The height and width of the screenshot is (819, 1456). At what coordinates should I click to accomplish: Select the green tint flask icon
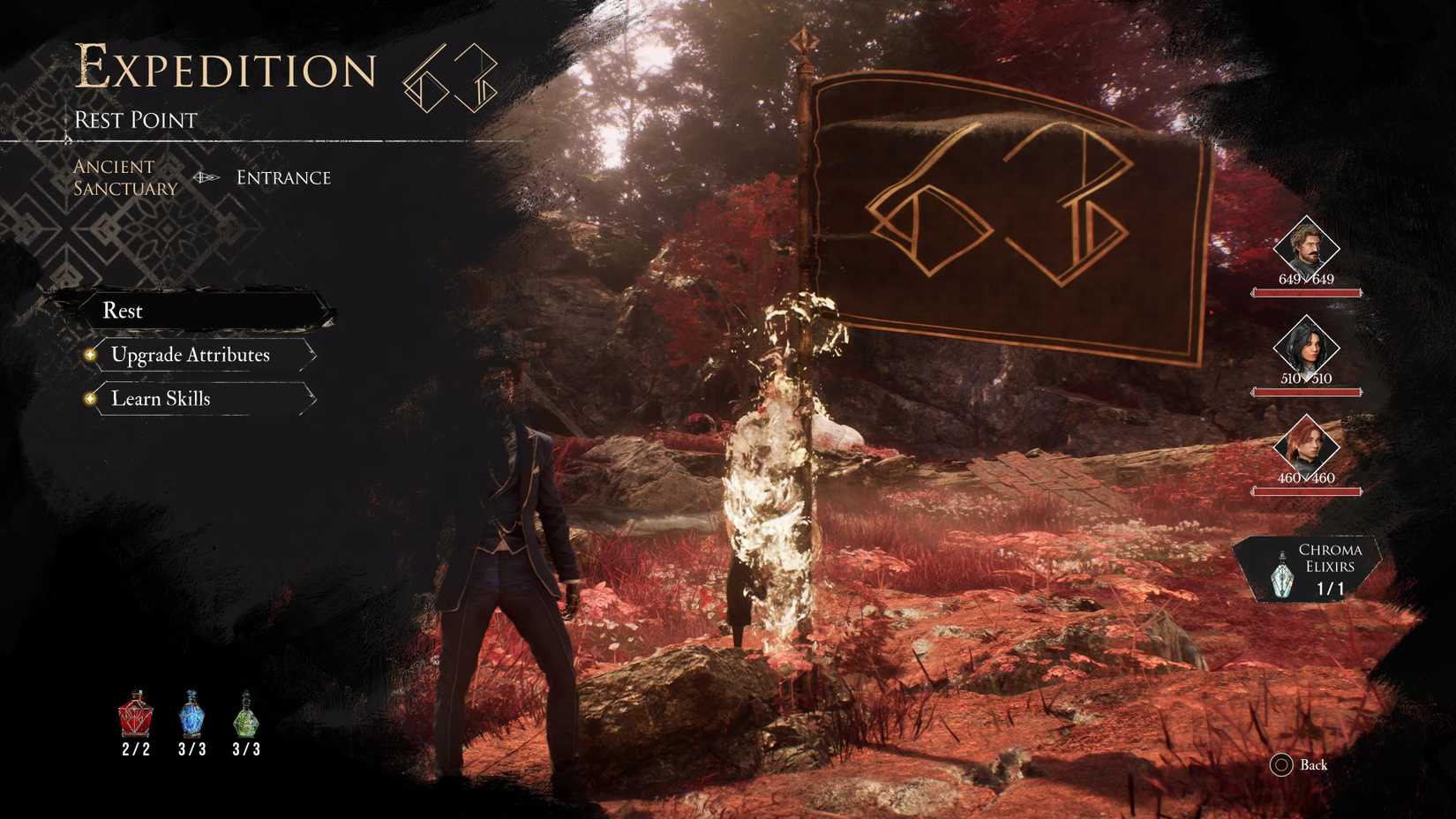click(245, 719)
